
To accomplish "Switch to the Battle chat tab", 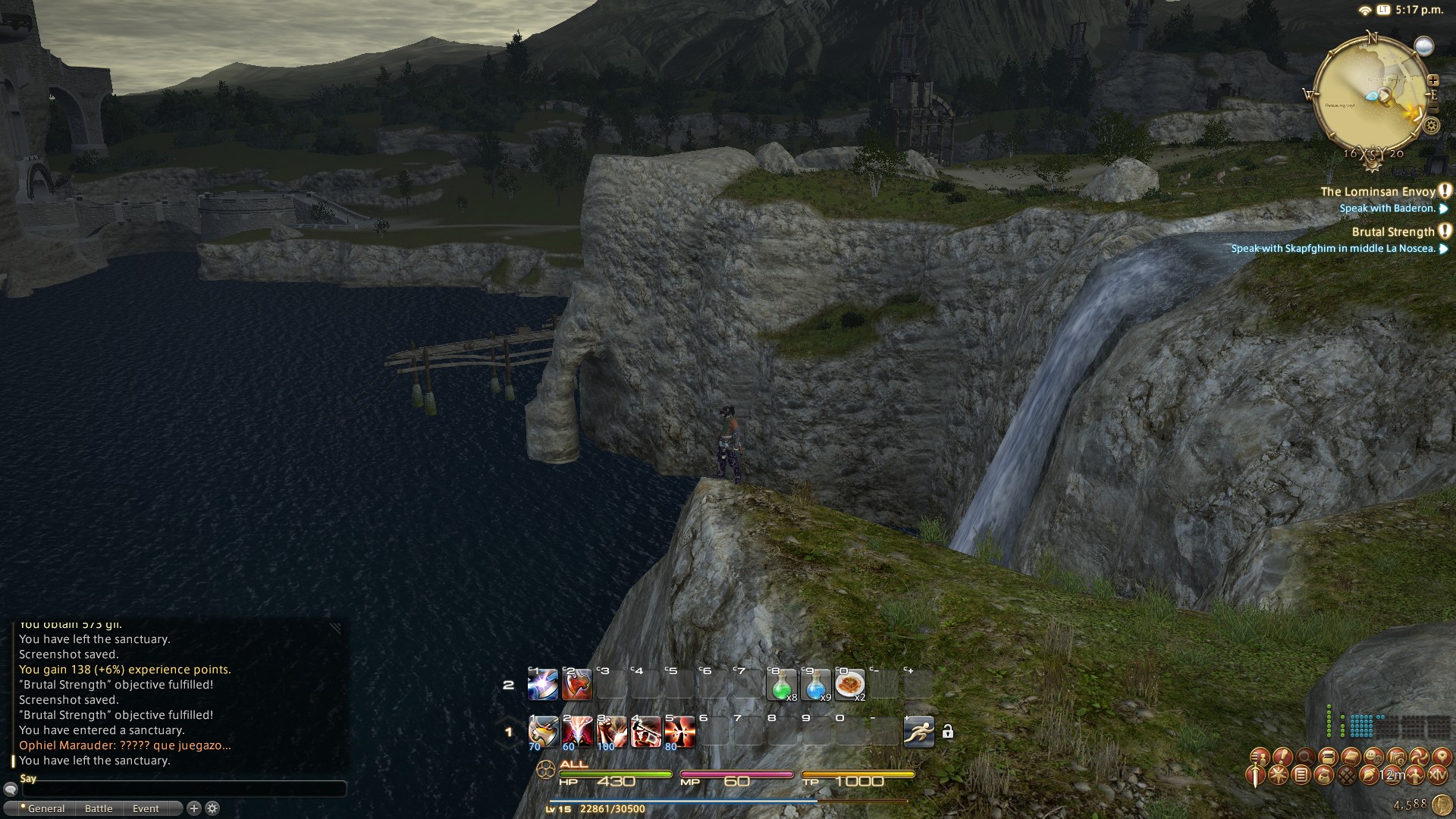I will (x=99, y=808).
